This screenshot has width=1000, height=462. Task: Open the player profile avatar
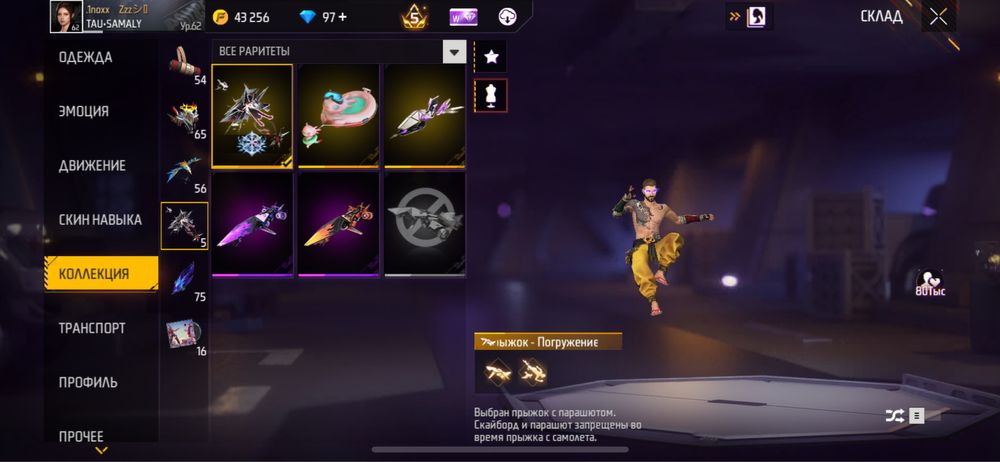66,15
